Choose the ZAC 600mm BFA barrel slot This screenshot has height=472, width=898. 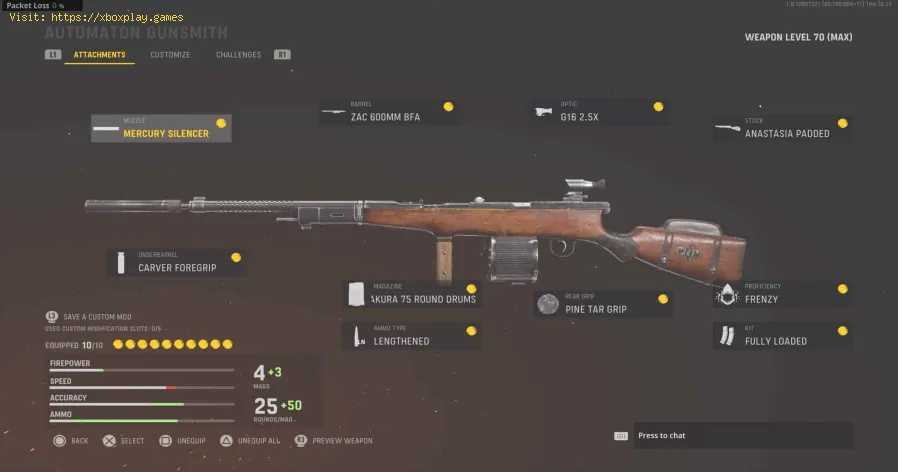point(390,112)
